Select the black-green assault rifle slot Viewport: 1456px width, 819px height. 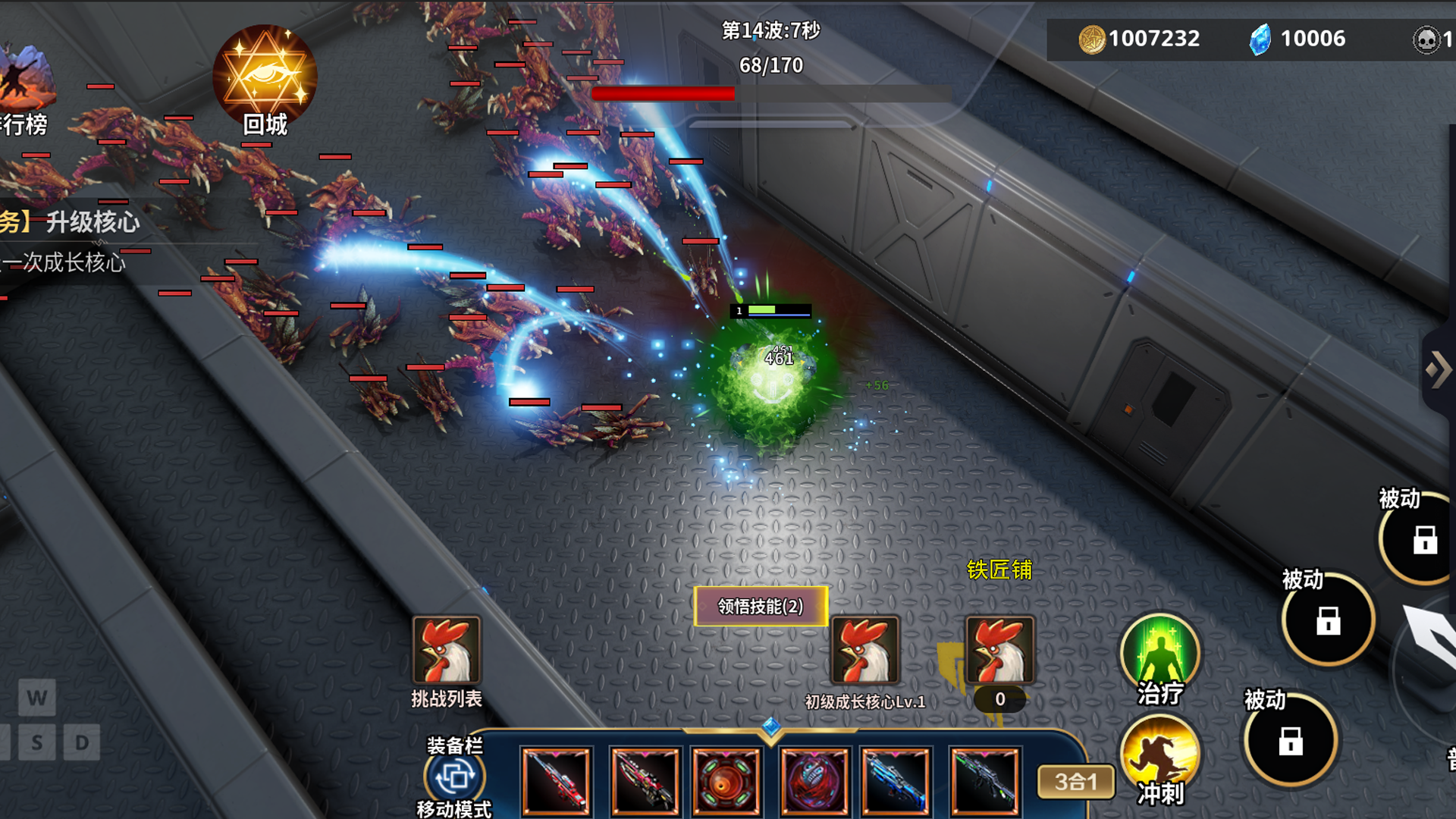(984, 781)
